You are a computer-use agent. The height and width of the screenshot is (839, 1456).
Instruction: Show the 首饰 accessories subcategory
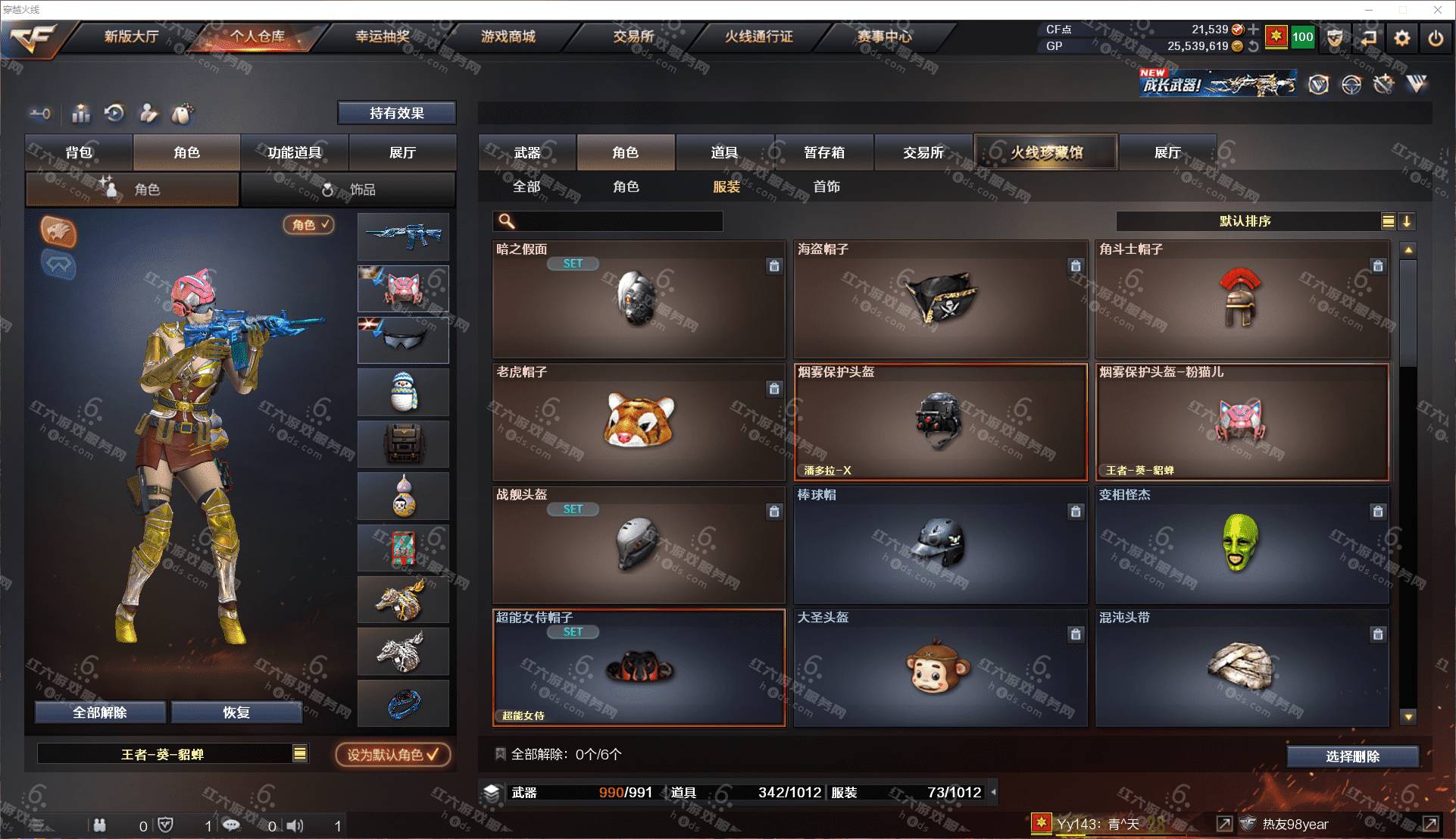pyautogui.click(x=826, y=186)
